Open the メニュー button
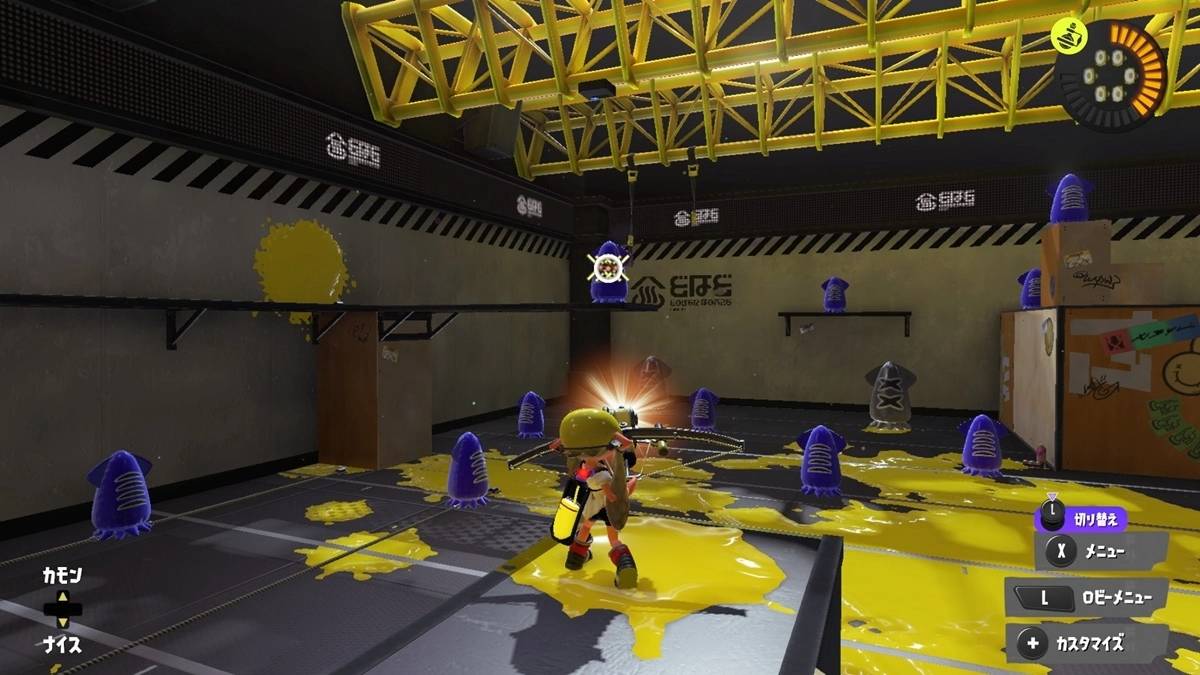The image size is (1200, 675). tap(1100, 550)
